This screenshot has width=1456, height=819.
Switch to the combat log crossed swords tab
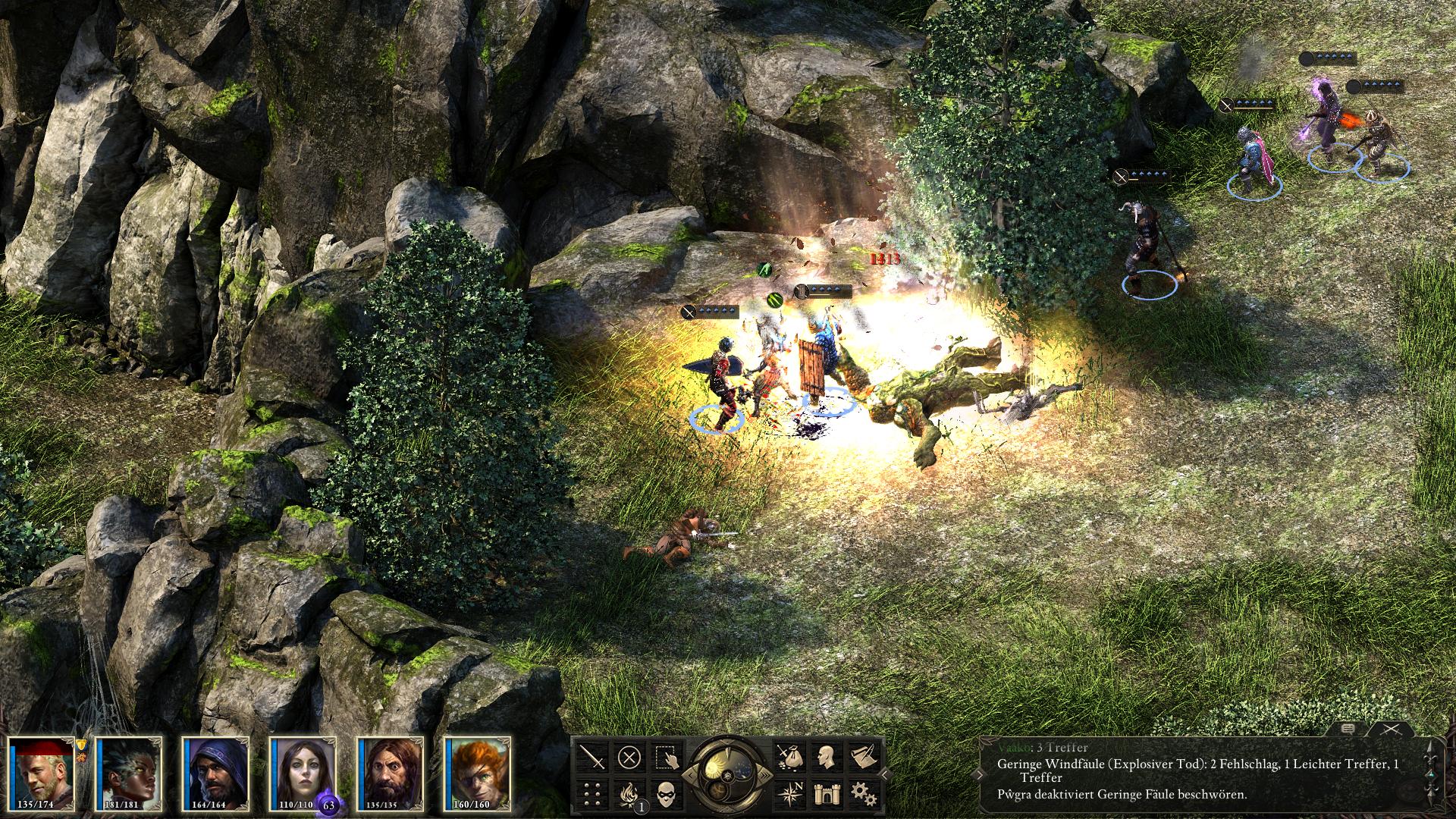pos(1390,729)
